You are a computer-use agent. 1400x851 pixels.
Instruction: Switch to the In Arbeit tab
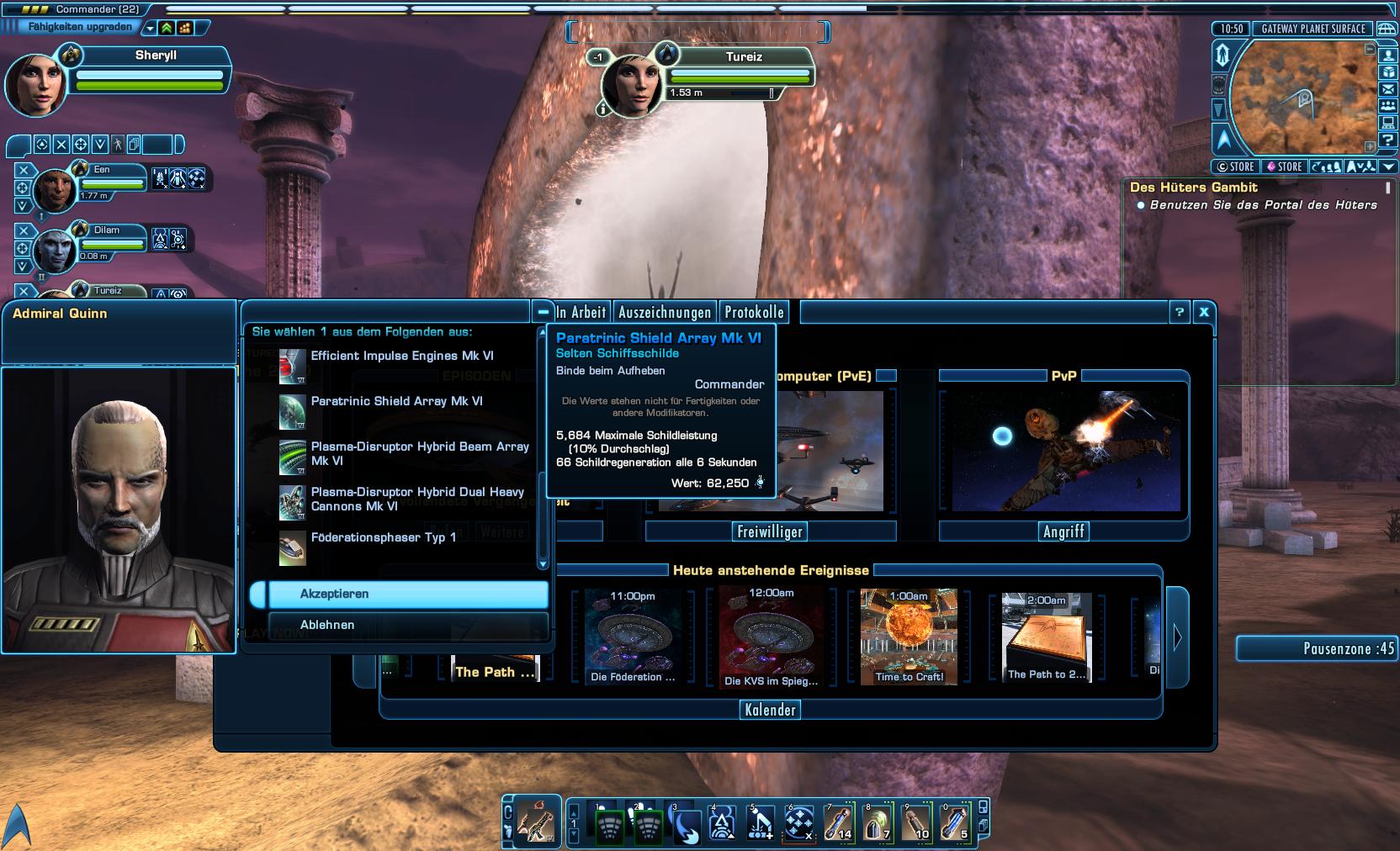coord(581,313)
